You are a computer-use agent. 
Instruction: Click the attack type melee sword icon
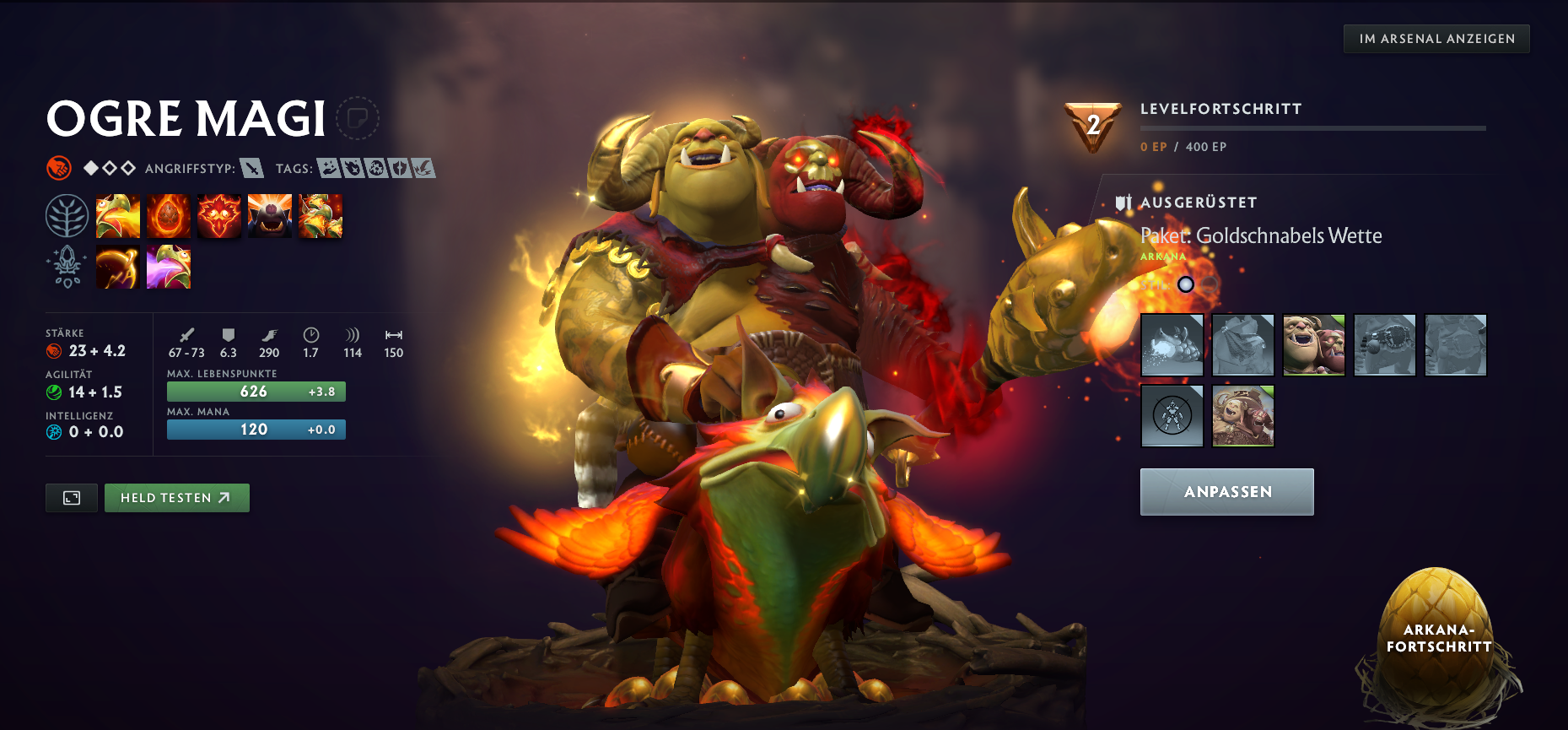click(251, 167)
